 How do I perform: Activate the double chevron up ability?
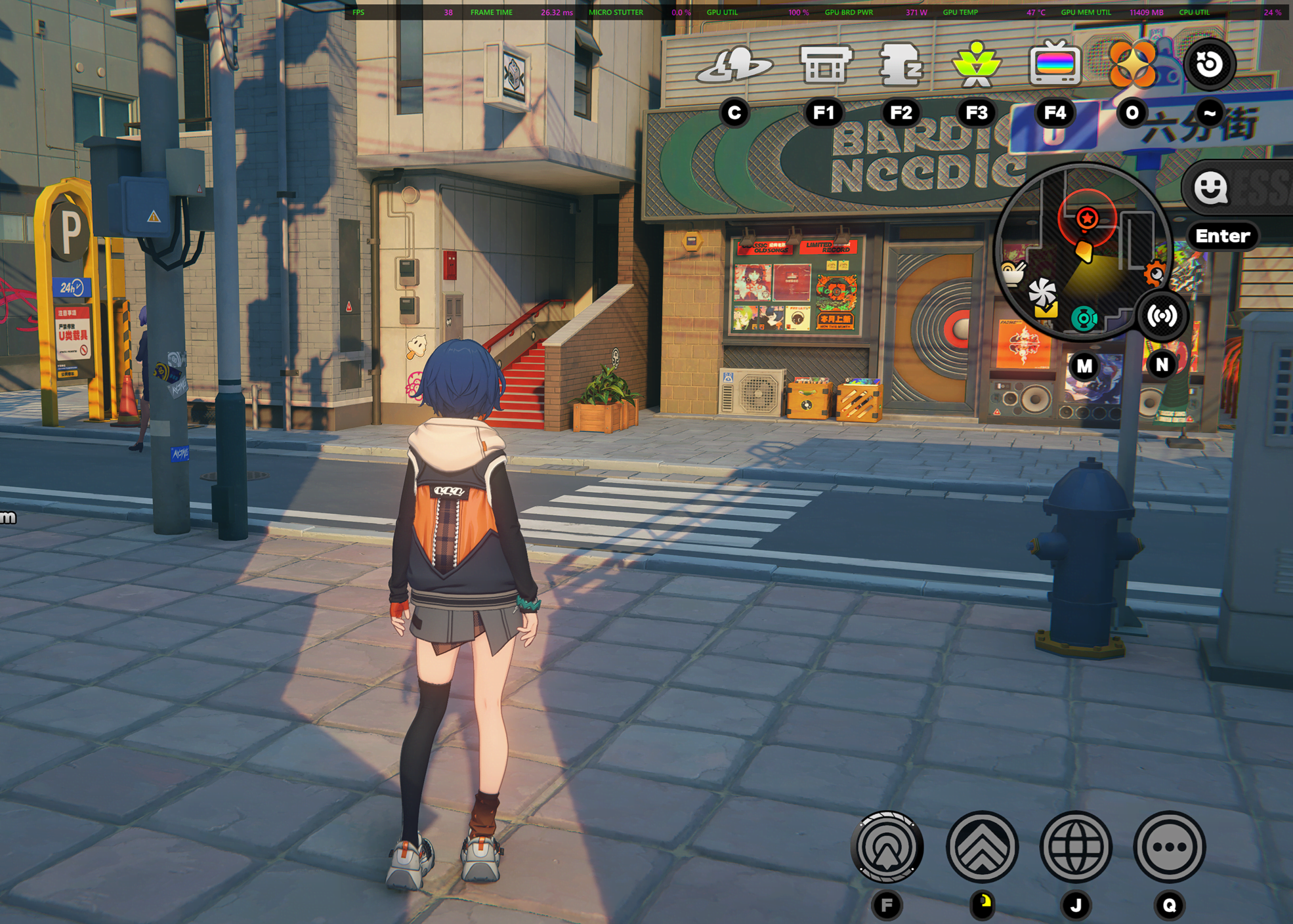[982, 847]
